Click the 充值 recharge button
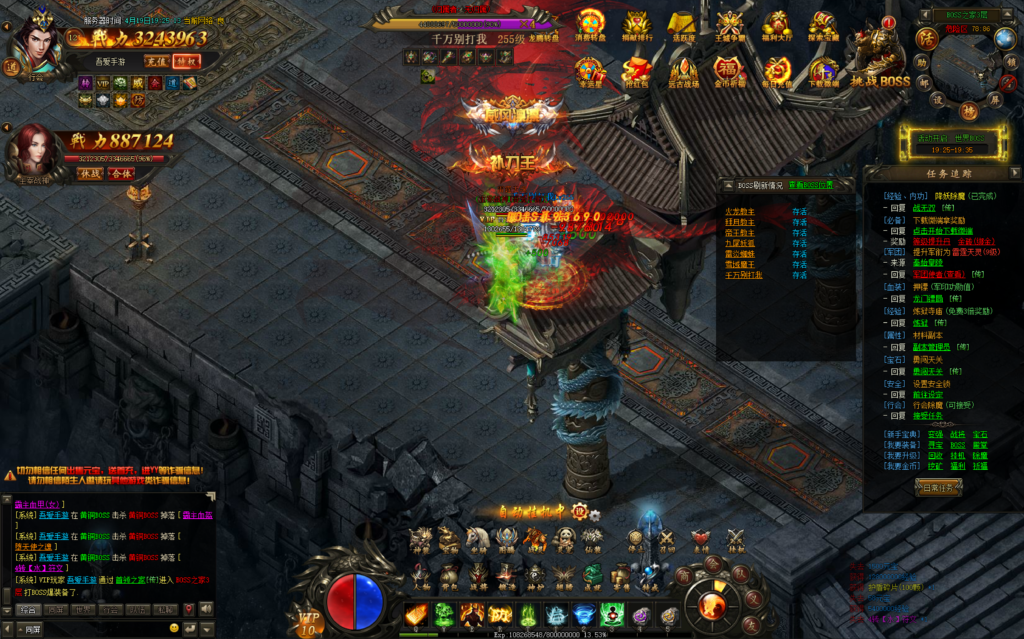1024x639 pixels. (x=155, y=60)
